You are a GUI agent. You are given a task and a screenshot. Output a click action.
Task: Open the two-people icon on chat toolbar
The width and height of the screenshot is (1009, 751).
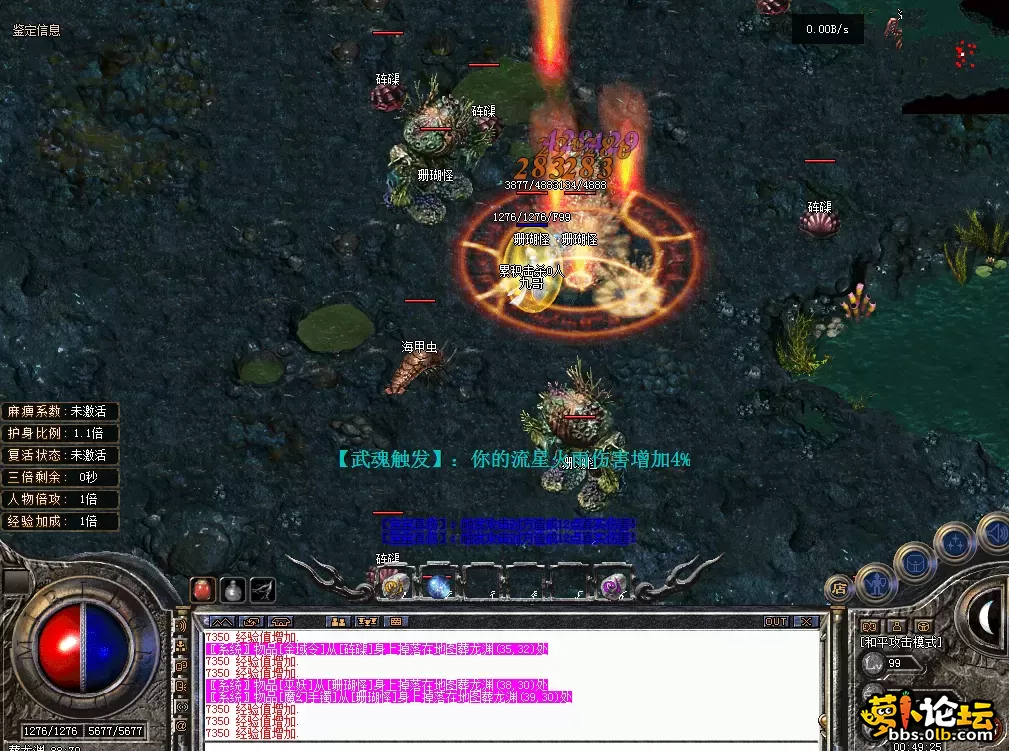coord(338,621)
